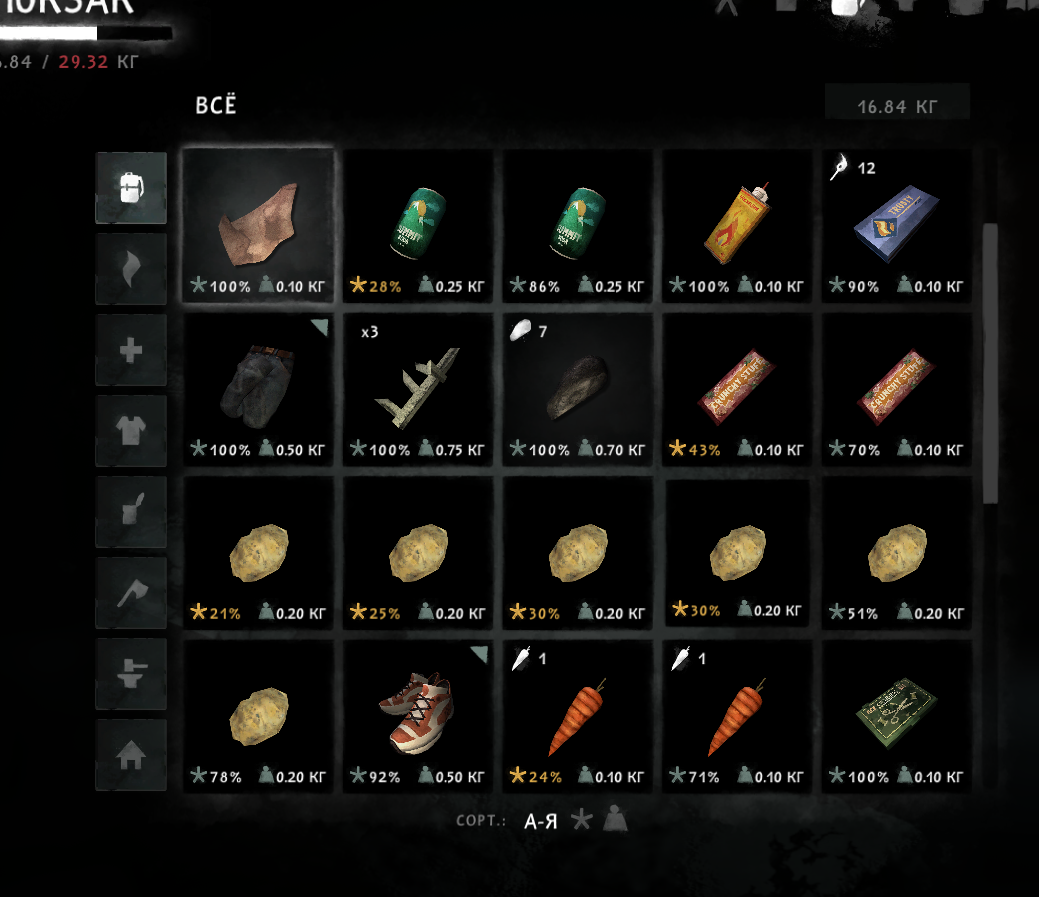Select the granola bar at 70% condition

coord(897,388)
